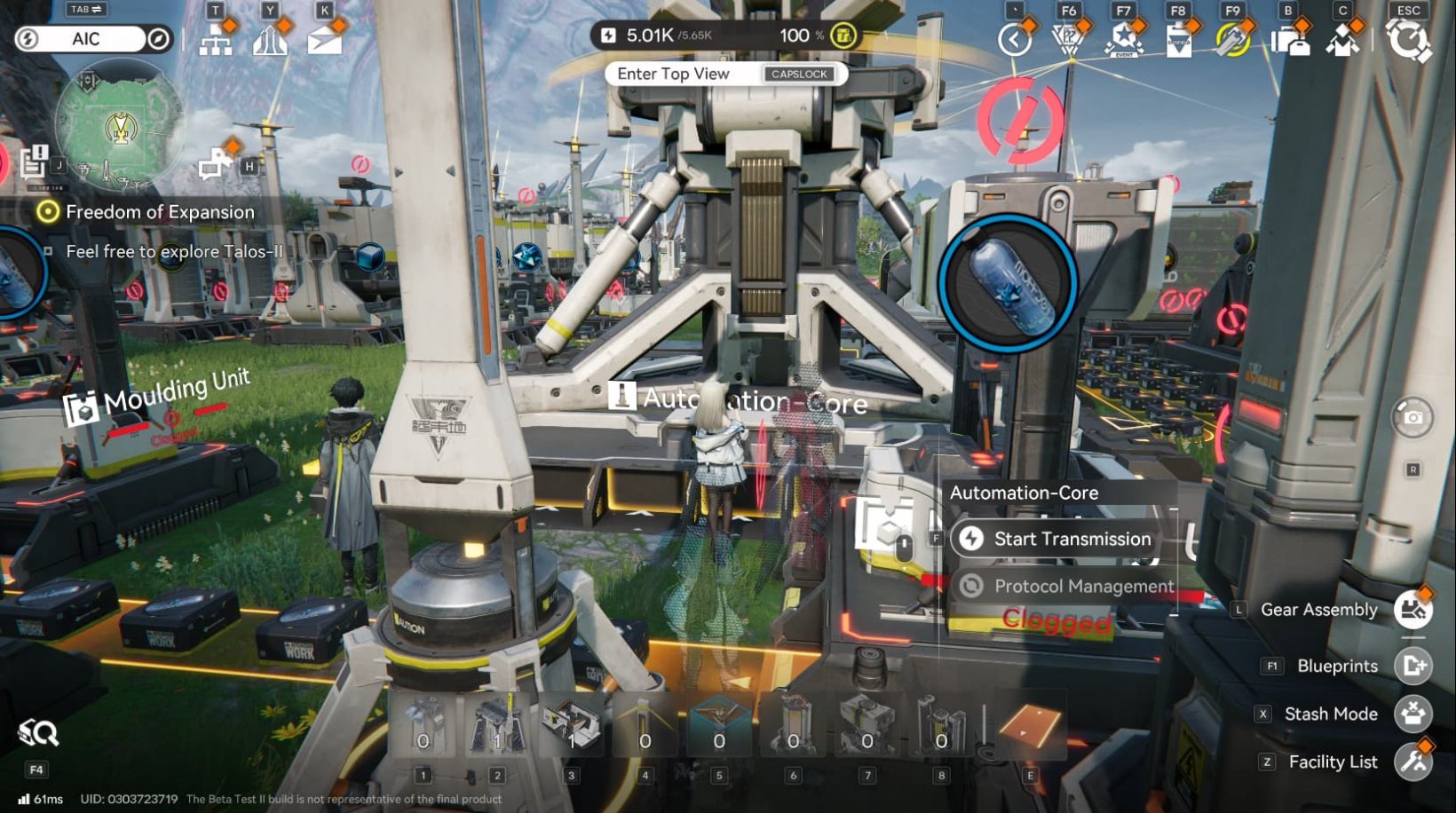Open Facility List via wrench icon

coord(1411,762)
